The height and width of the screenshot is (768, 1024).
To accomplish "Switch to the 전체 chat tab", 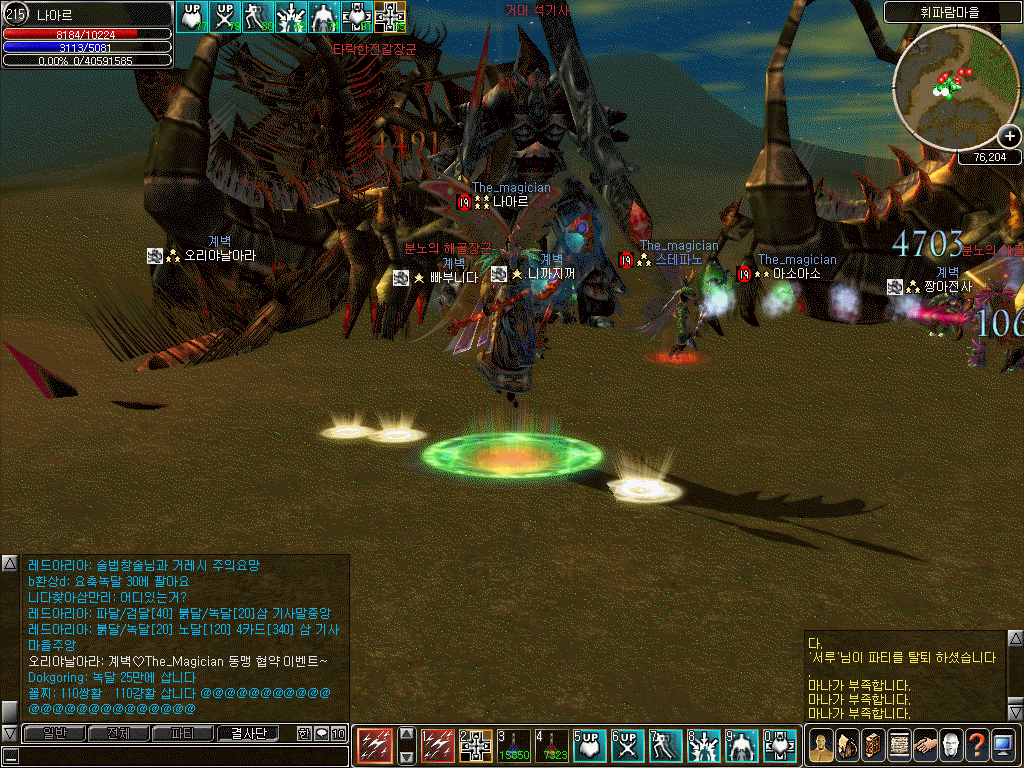I will tap(117, 734).
